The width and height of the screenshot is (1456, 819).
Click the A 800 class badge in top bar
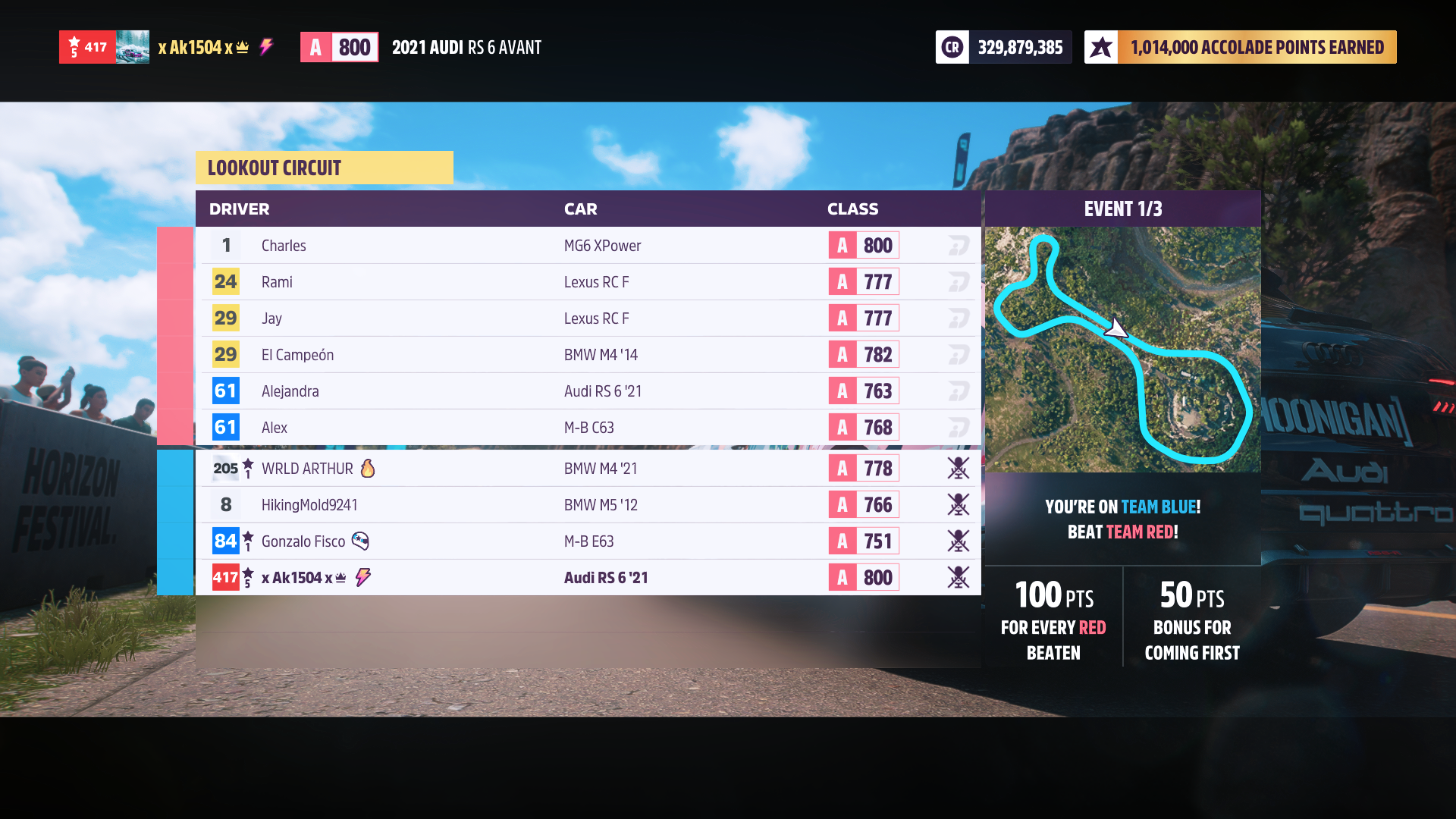[339, 46]
